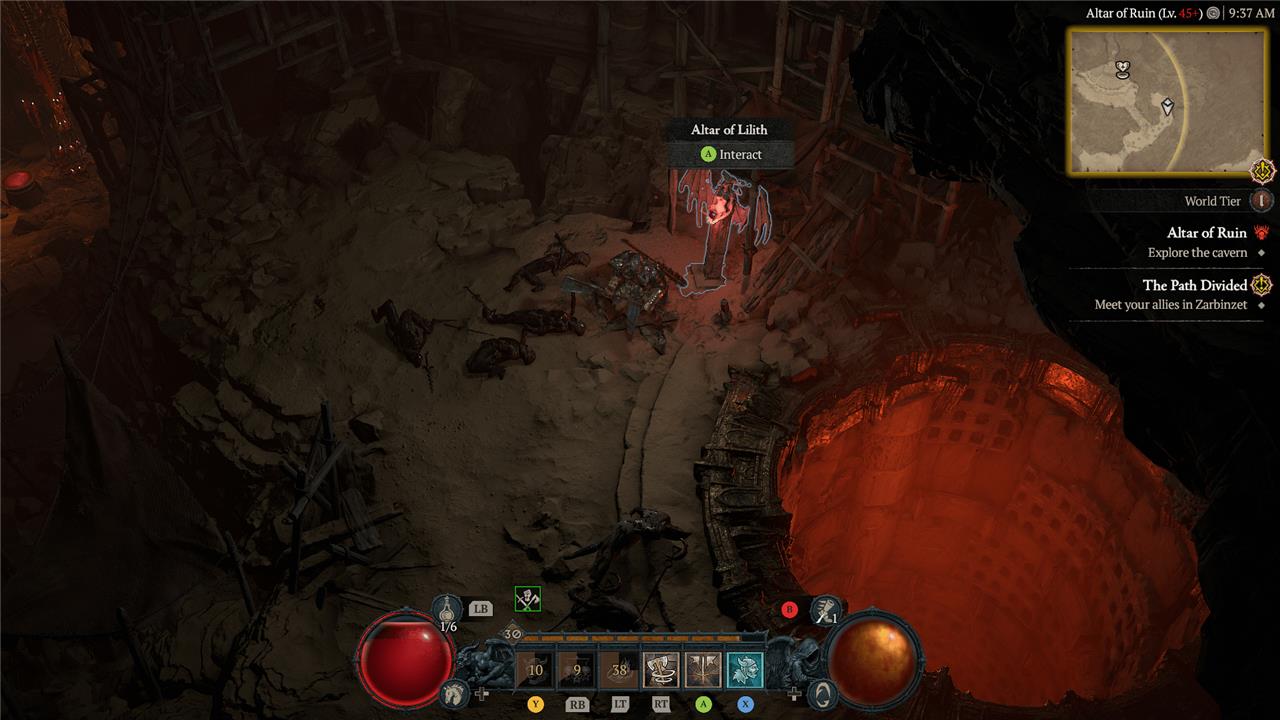Click the skill slot on cooldown showing 10
The width and height of the screenshot is (1280, 720).
535,670
